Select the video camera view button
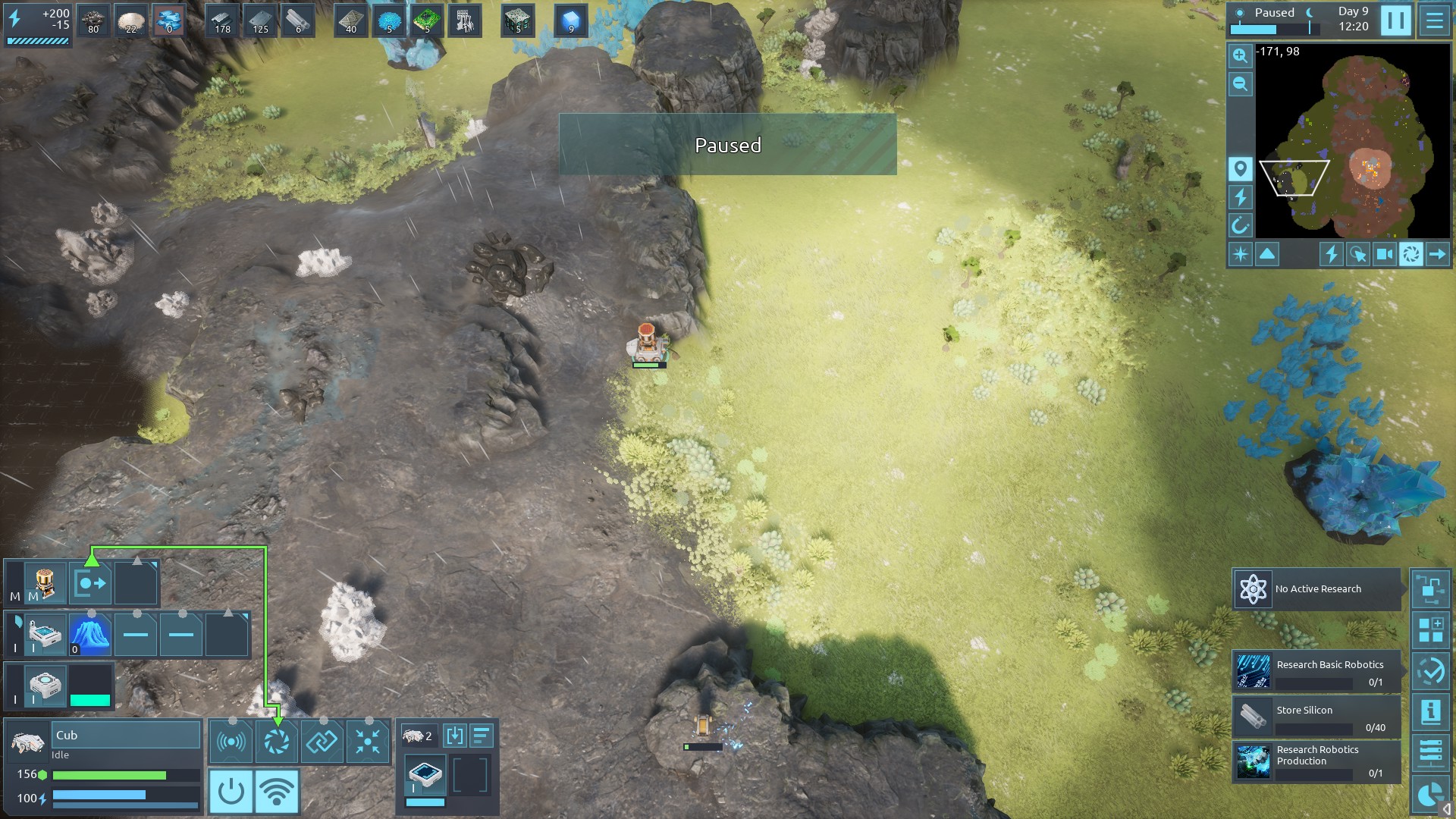The width and height of the screenshot is (1456, 819). click(1384, 255)
